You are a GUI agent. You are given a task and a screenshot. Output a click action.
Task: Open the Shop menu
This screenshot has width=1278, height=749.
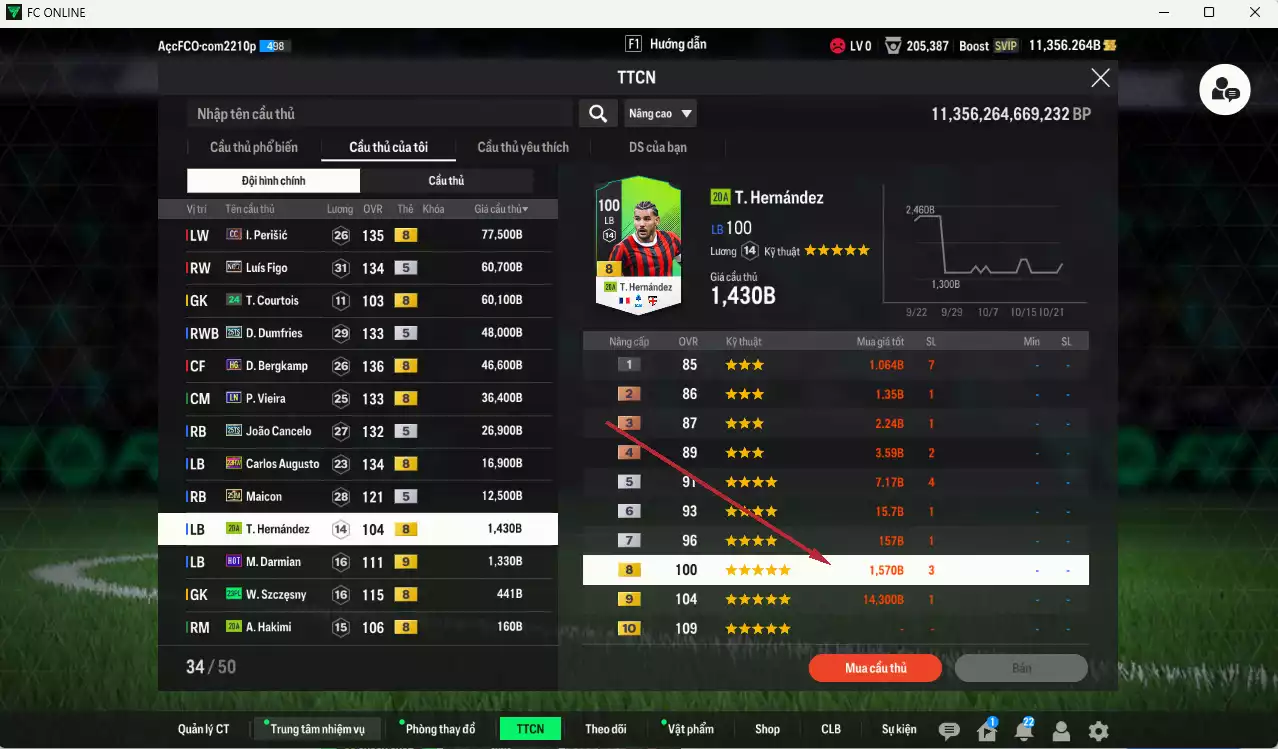(x=767, y=729)
